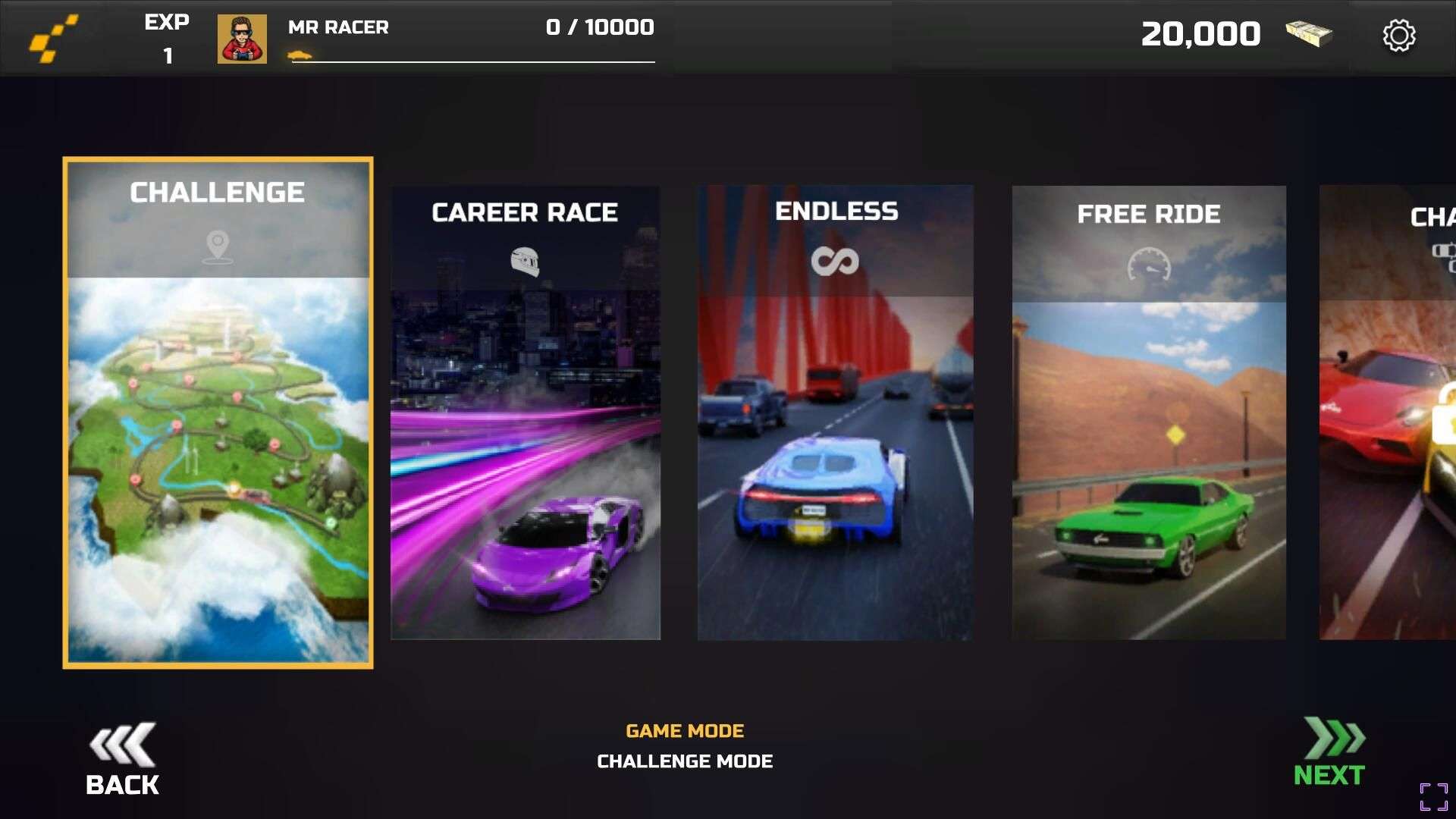Image resolution: width=1456 pixels, height=819 pixels.
Task: Click the cash stack currency icon
Action: click(1309, 34)
